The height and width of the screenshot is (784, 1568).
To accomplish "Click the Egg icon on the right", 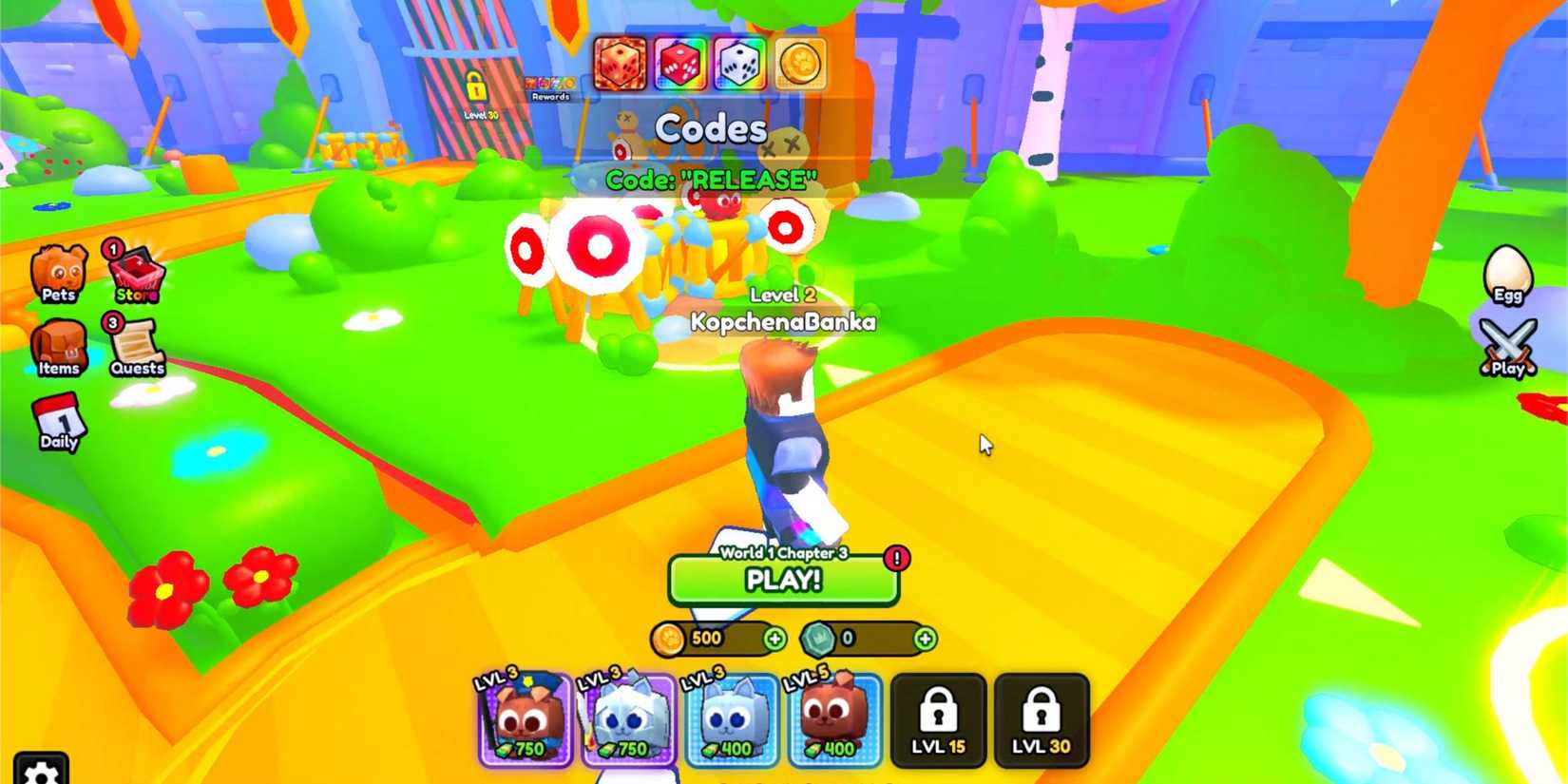I will (x=1509, y=274).
